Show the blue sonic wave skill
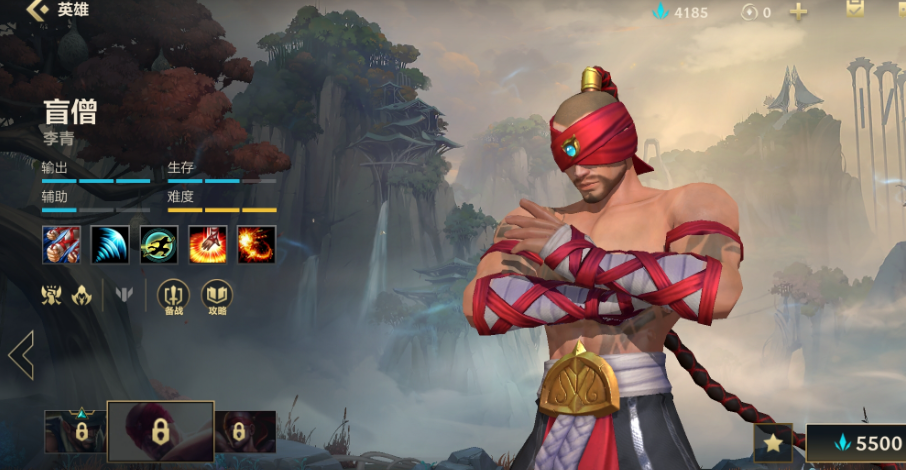Screen dimensions: 906x470 [x=110, y=245]
